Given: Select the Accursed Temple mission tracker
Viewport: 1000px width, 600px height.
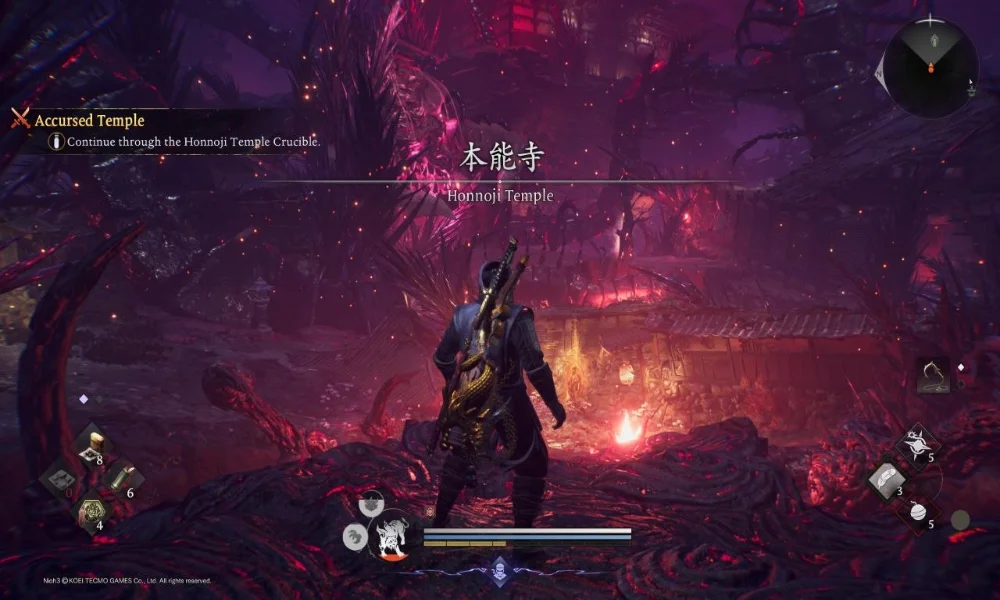Looking at the screenshot, I should (89, 120).
